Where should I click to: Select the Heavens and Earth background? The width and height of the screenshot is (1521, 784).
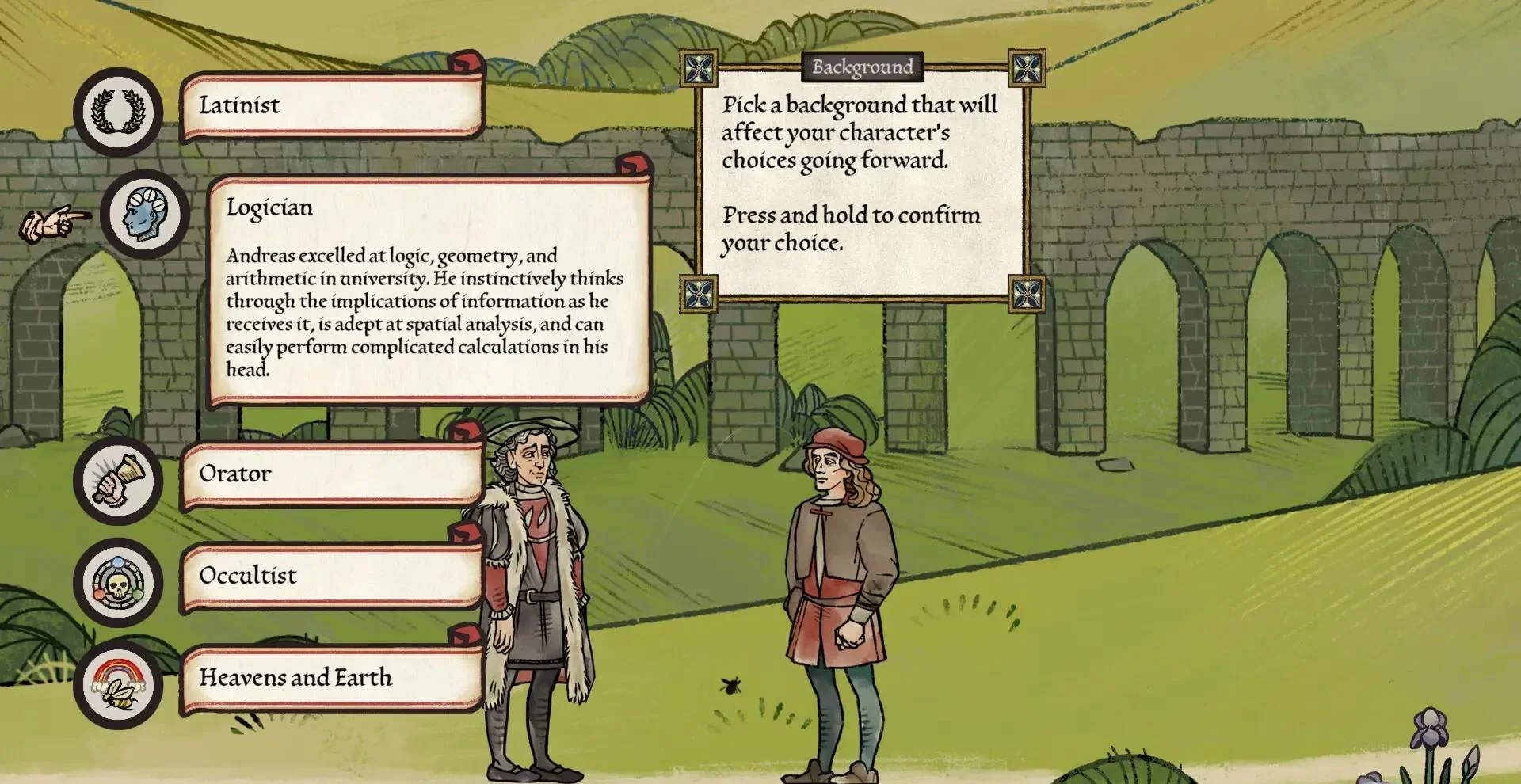click(331, 678)
